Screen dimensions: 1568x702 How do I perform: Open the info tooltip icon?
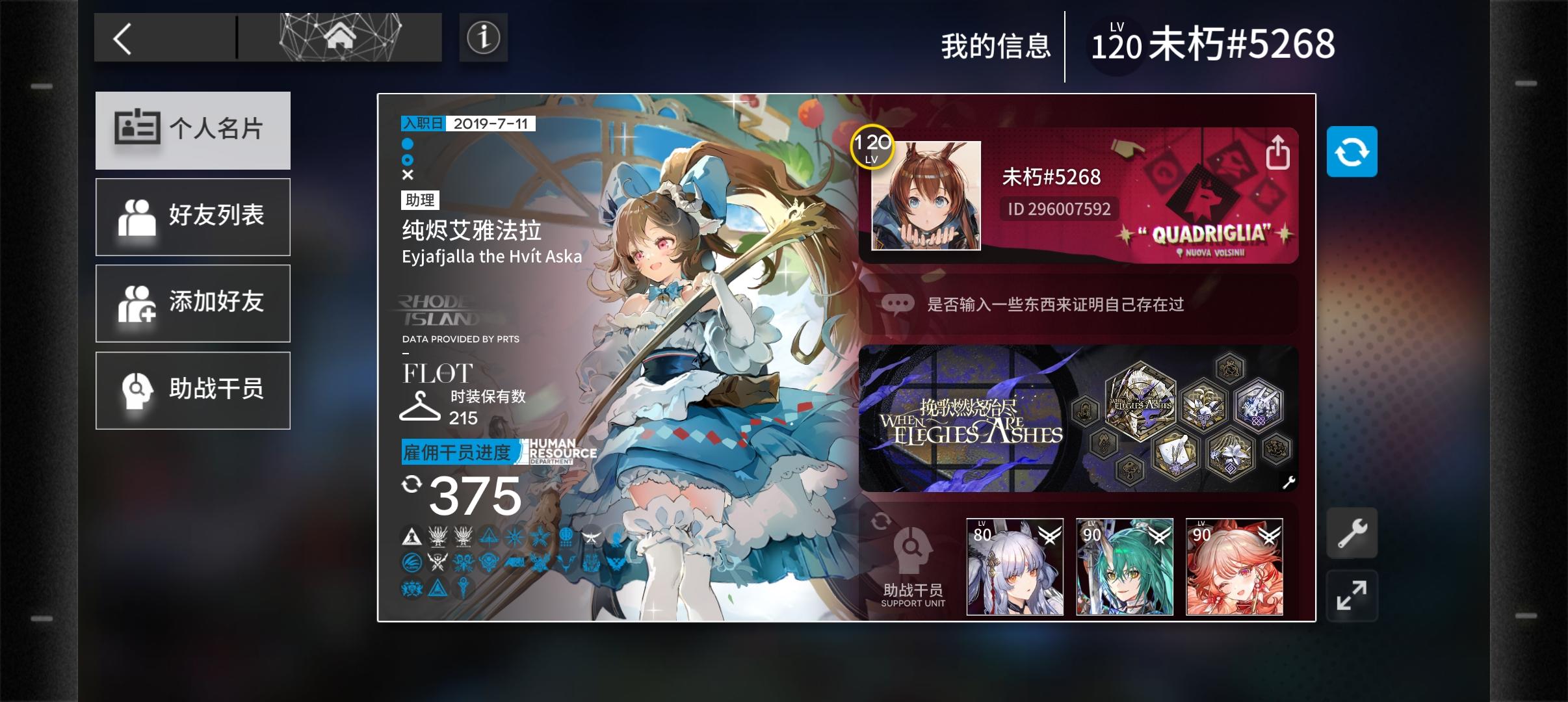pyautogui.click(x=484, y=37)
